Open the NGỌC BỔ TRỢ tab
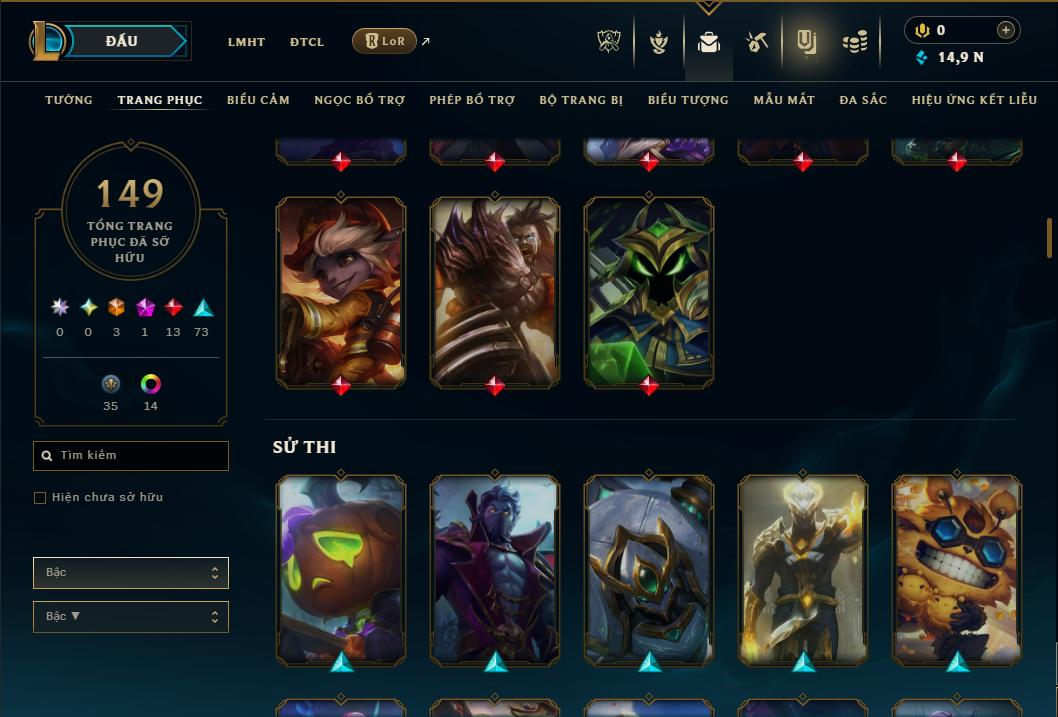Viewport: 1058px width, 717px height. point(359,100)
